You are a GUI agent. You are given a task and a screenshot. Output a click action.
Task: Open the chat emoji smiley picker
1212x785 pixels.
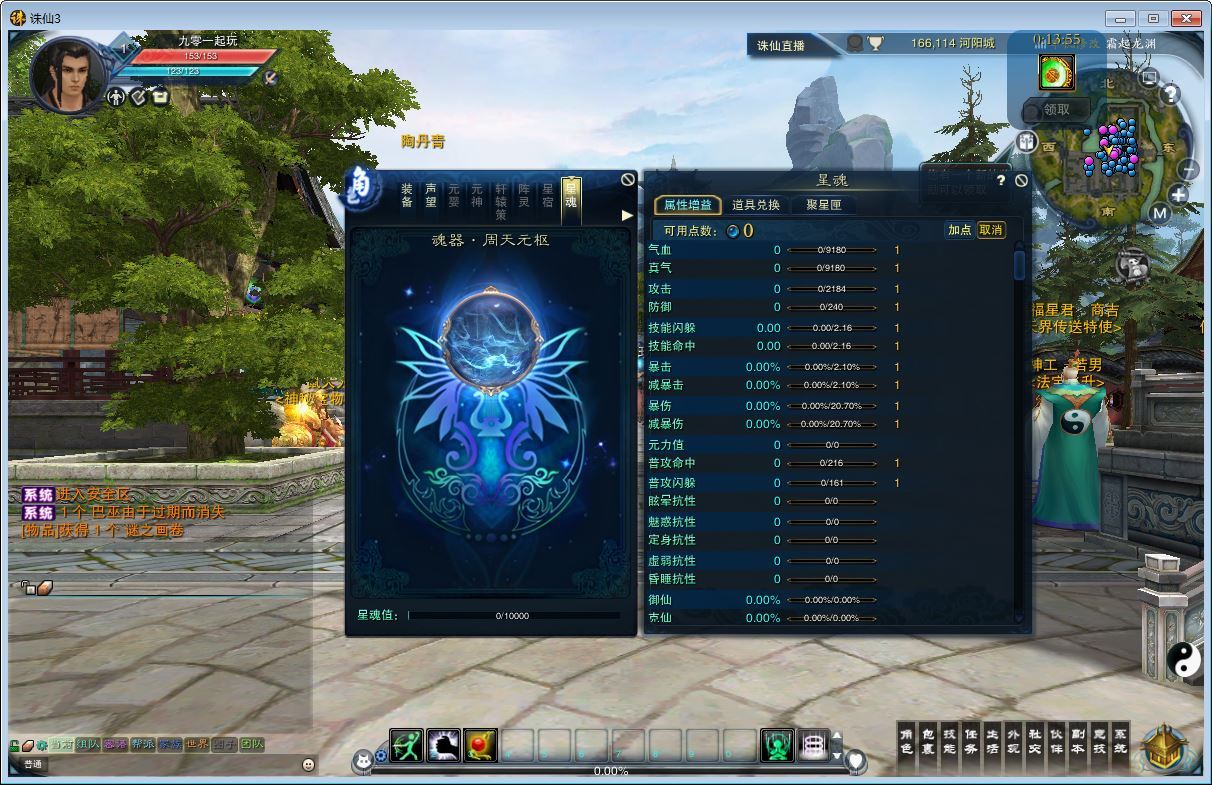(308, 764)
